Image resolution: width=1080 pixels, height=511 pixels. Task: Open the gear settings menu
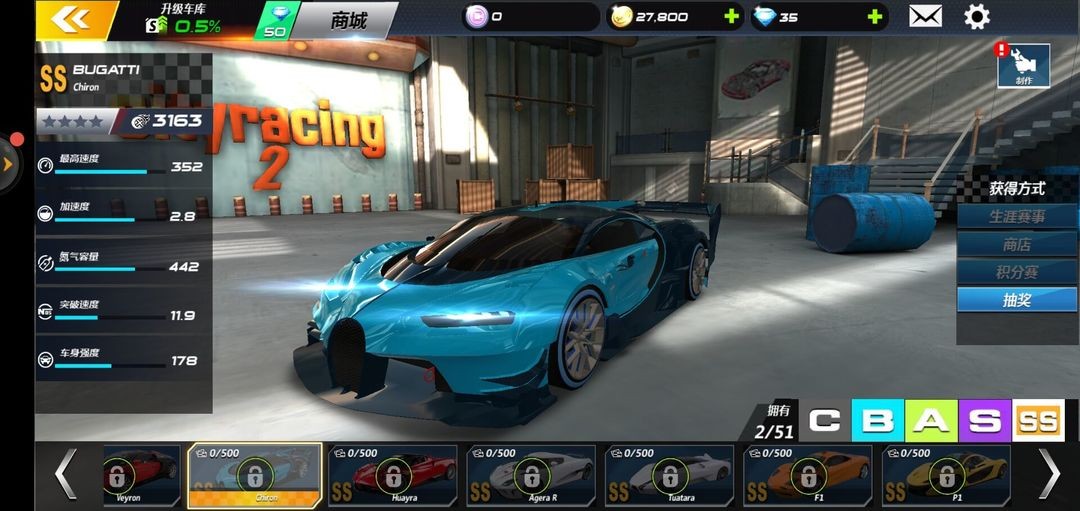coord(976,16)
